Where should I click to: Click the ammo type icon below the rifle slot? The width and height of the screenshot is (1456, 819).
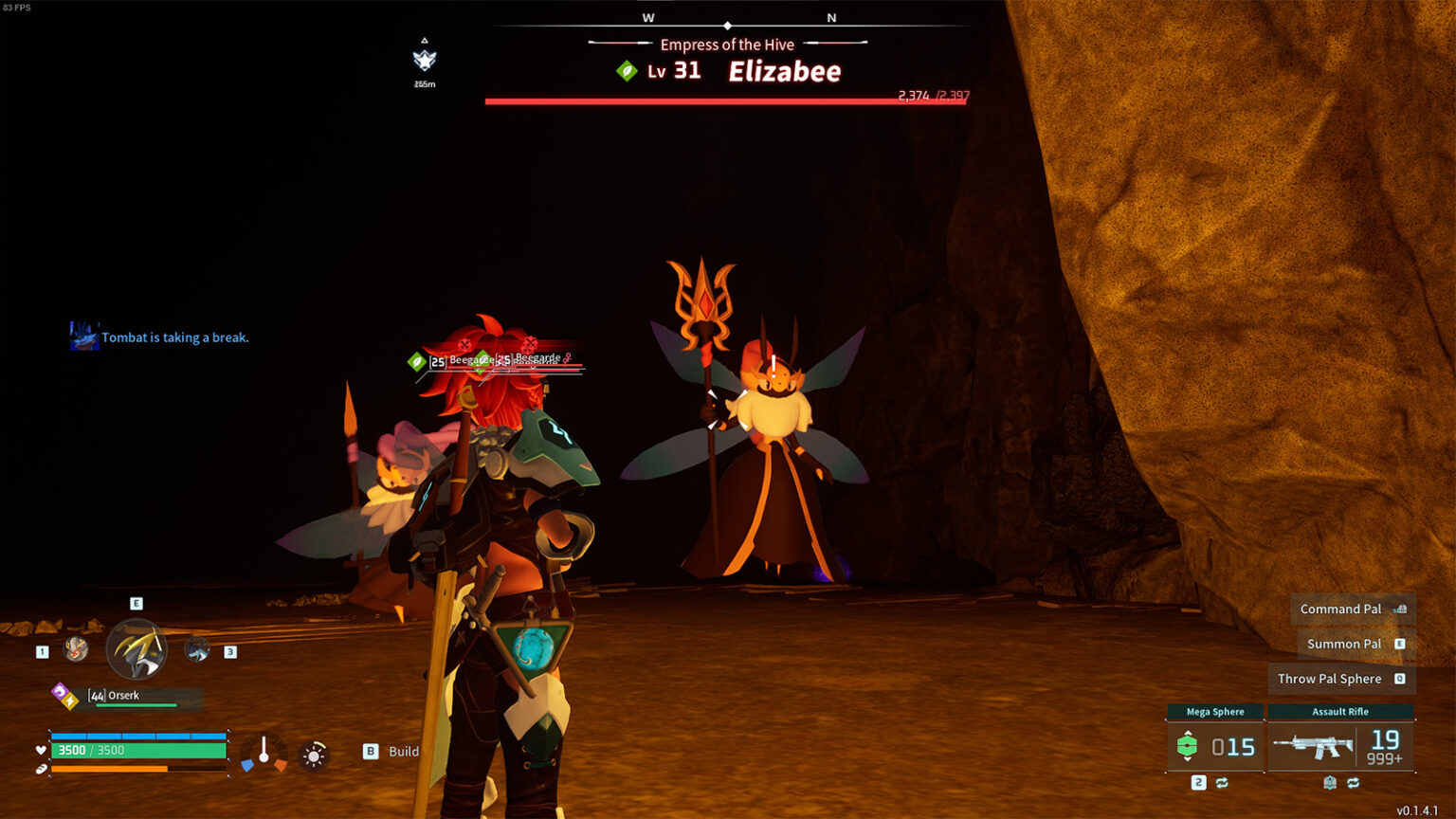pos(1330,783)
